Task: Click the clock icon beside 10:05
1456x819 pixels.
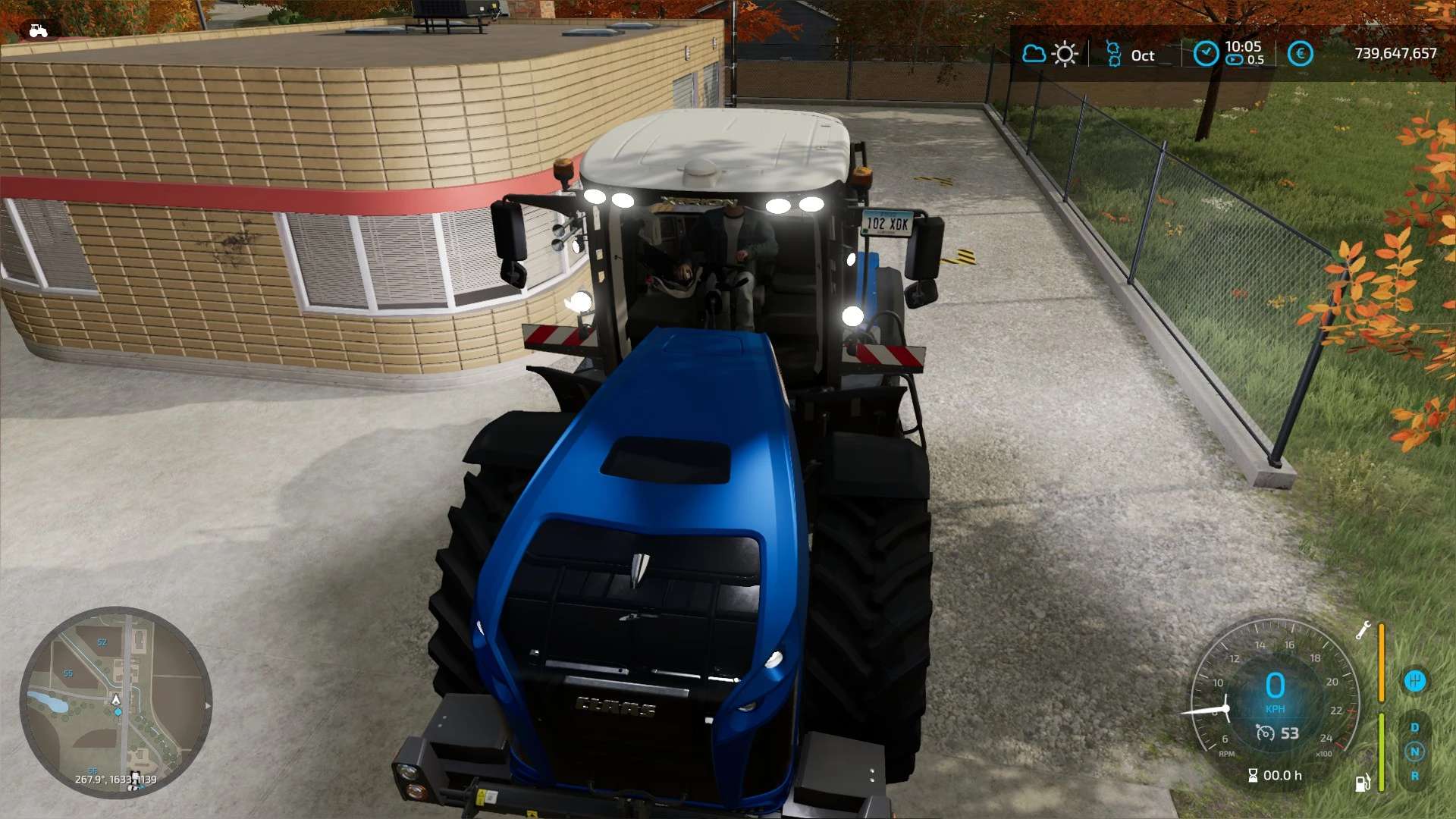Action: point(1205,54)
